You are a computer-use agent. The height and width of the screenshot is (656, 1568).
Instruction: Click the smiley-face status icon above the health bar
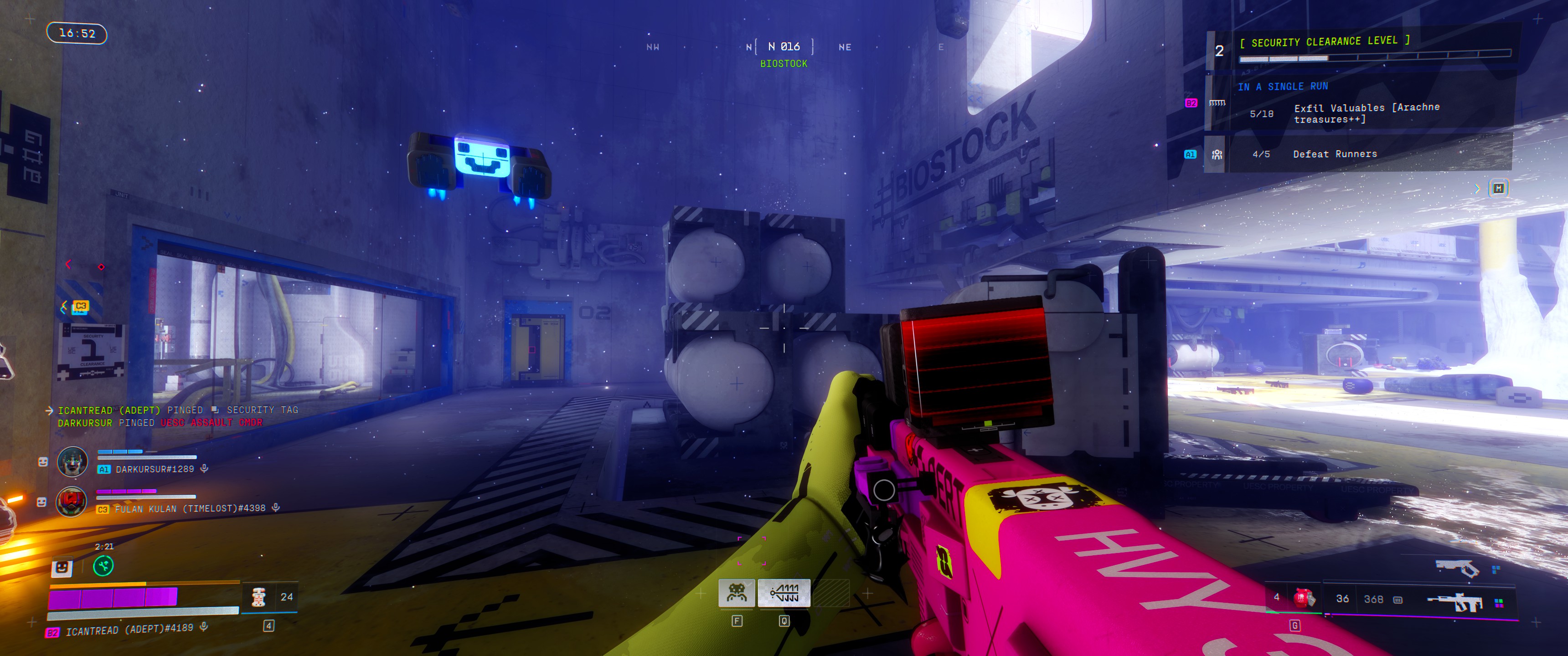61,567
